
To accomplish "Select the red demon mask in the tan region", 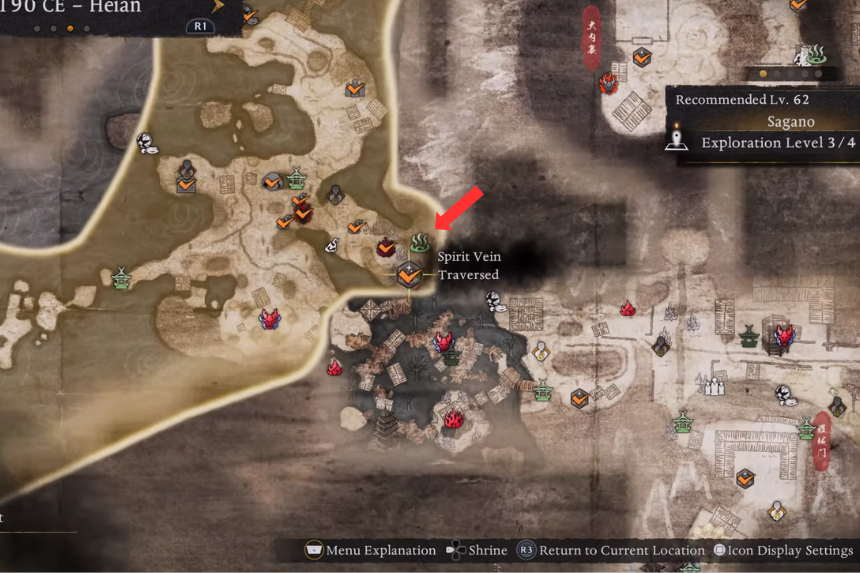I will pos(269,319).
